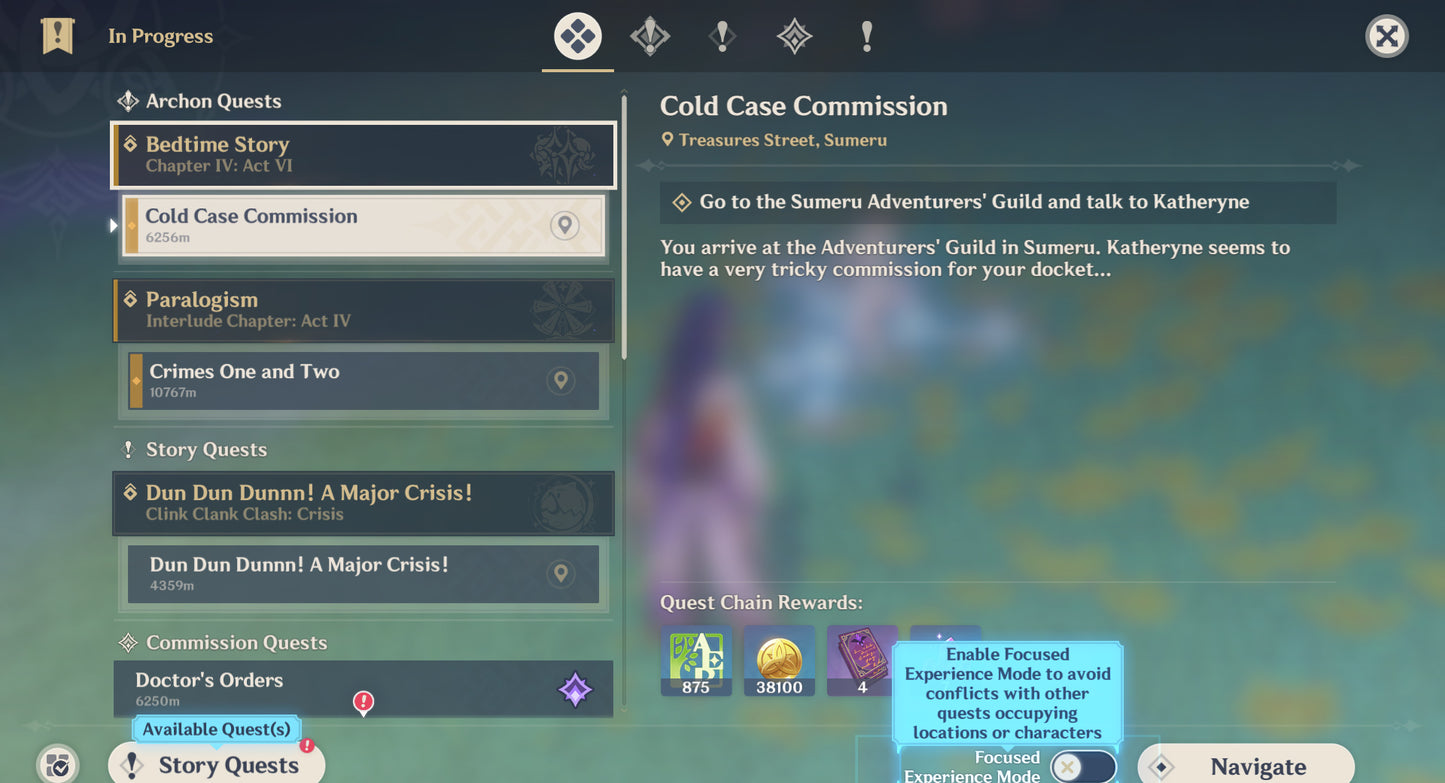
Task: Click the map pin on Cold Case Commission
Action: tap(564, 225)
